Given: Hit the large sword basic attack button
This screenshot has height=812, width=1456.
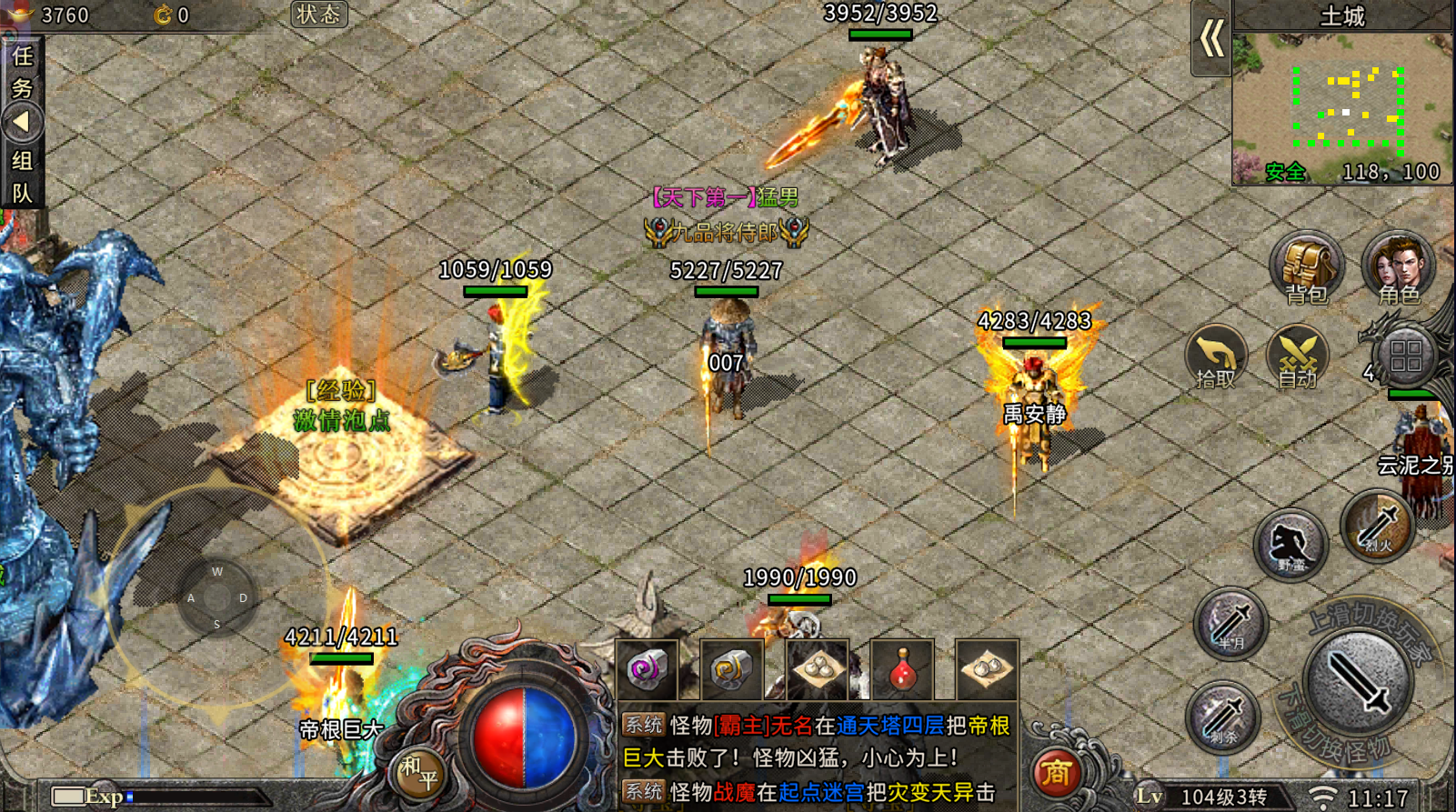Looking at the screenshot, I should [1358, 683].
